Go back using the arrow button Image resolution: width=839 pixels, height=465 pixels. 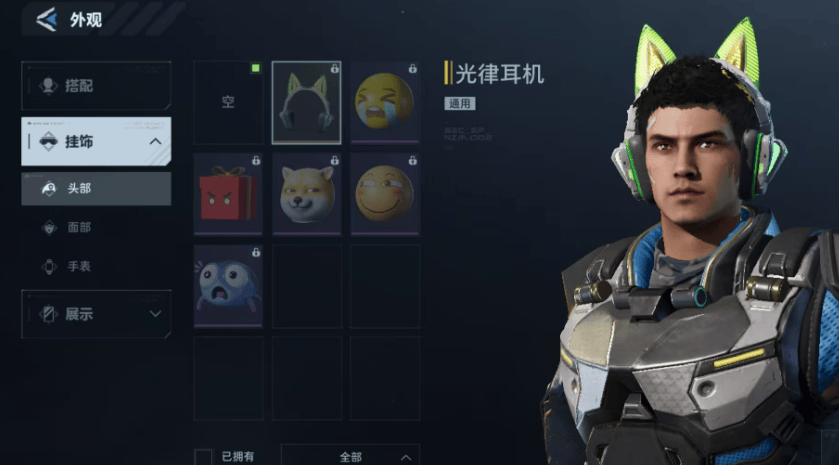(45, 20)
